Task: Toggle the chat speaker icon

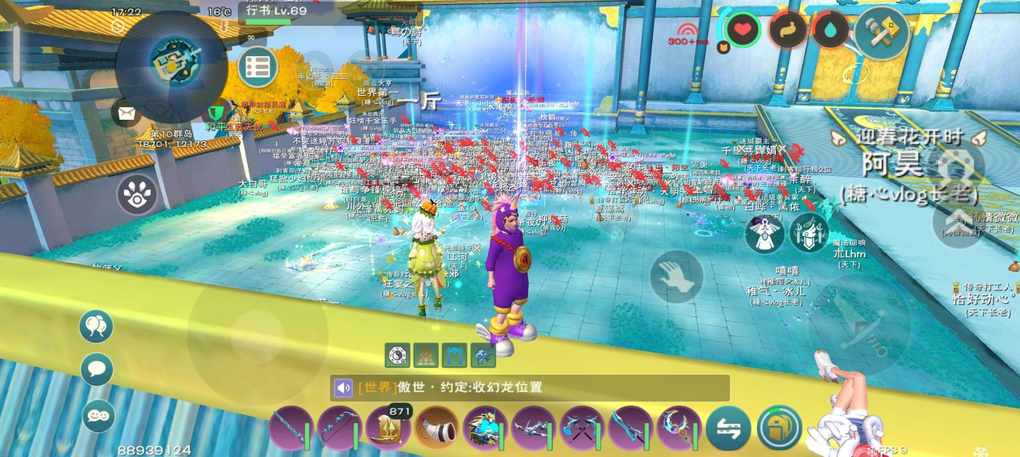Action: tap(344, 388)
